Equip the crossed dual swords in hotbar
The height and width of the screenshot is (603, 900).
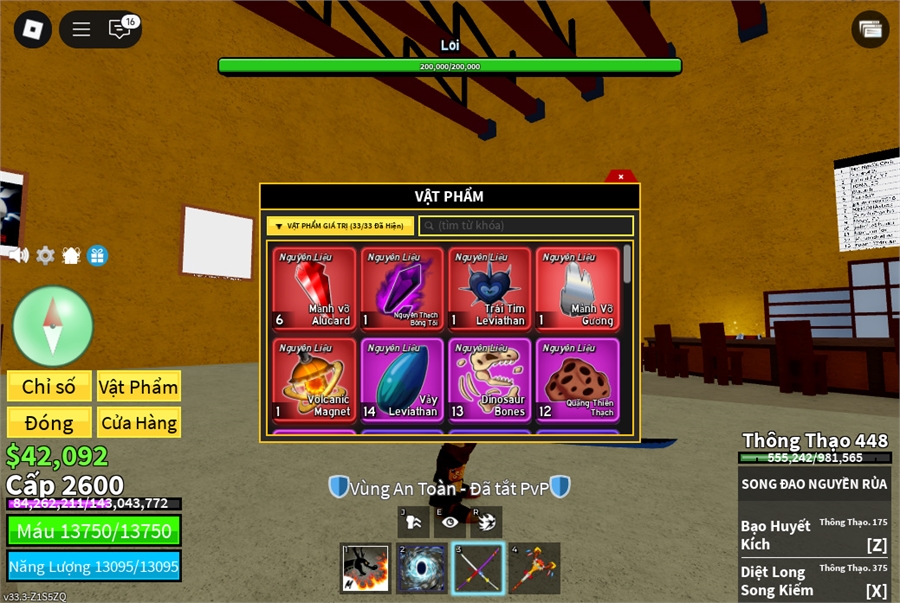(477, 568)
